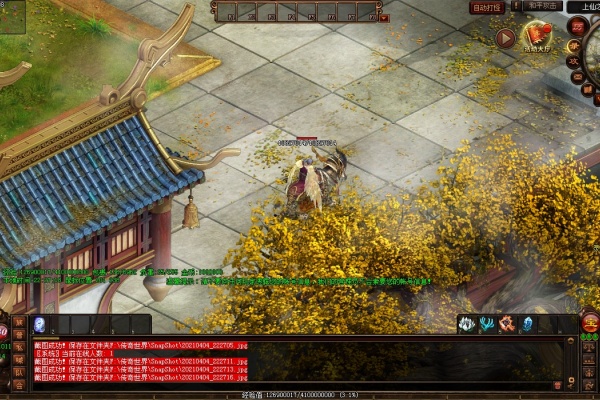Activate the white lotus skill icon
600x400 pixels.
pyautogui.click(x=466, y=324)
